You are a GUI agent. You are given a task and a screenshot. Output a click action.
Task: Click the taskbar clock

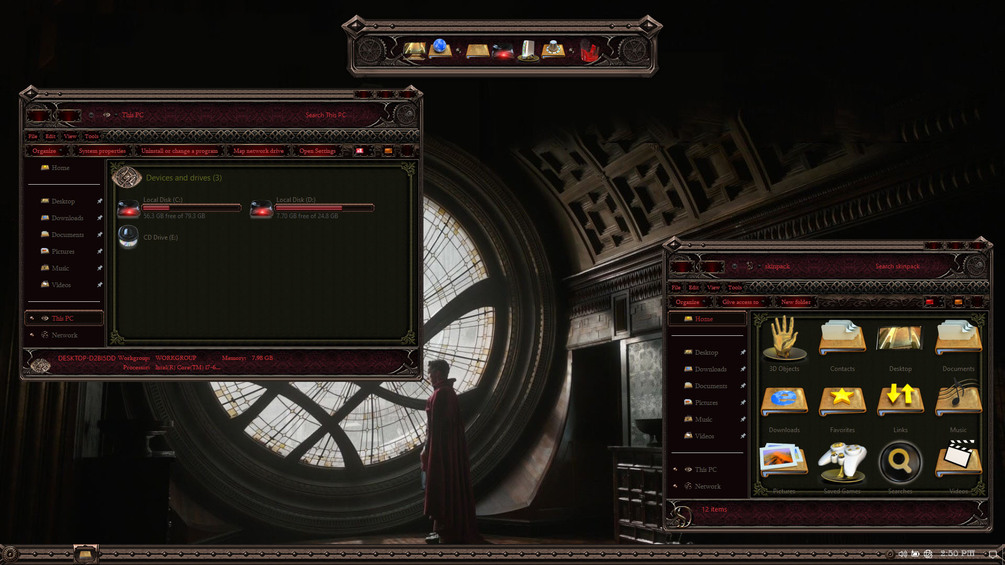(956, 553)
